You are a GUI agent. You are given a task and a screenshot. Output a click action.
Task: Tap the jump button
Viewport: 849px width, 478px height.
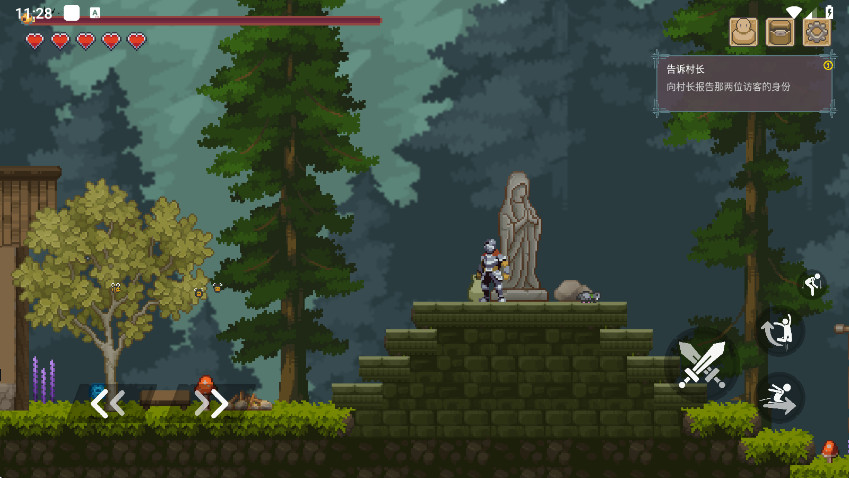(781, 329)
